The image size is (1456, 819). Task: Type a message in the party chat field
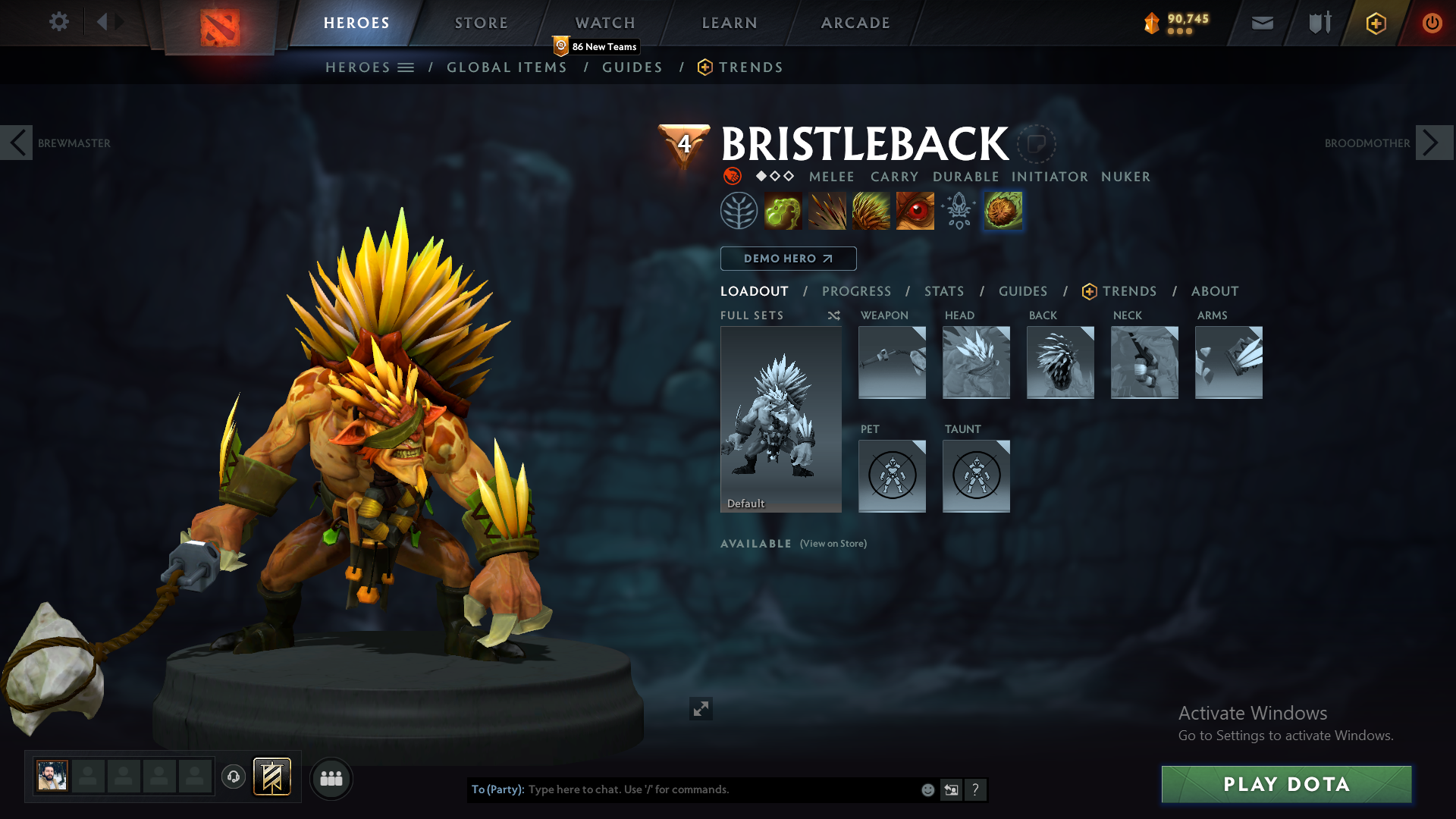coord(682,789)
